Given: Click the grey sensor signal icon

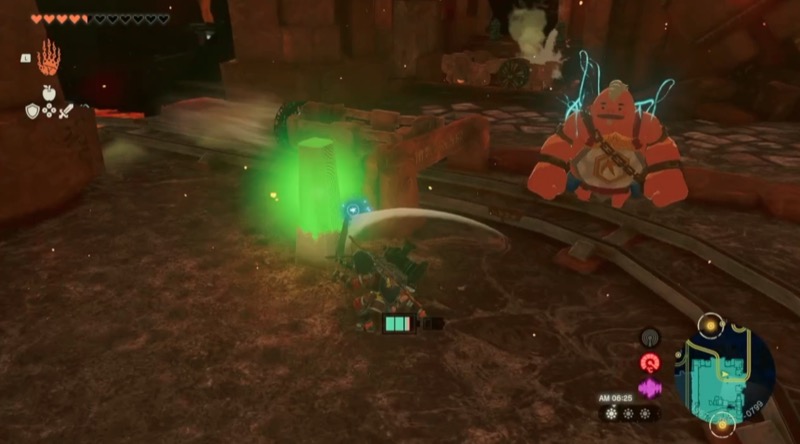Looking at the screenshot, I should tap(651, 338).
